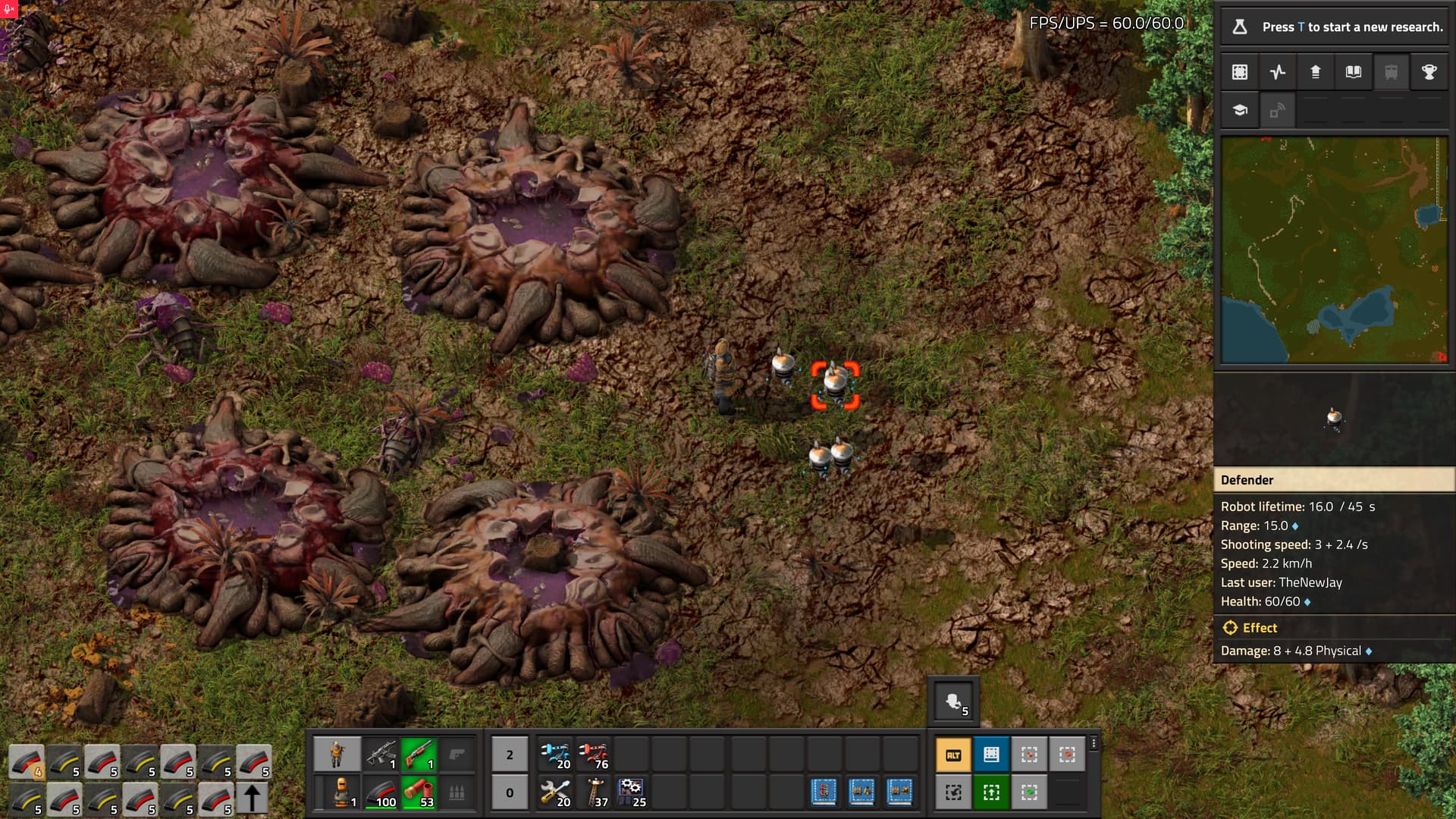Image resolution: width=1456 pixels, height=819 pixels.
Task: Select the red wire quickbar slot
Action: [x=595, y=755]
